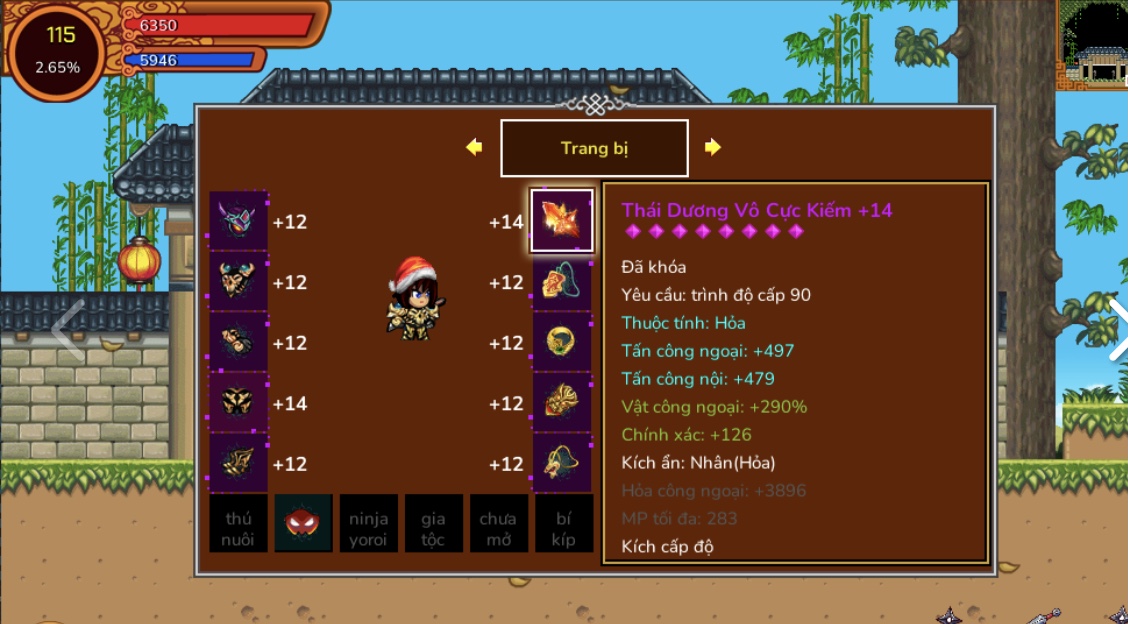Screen dimensions: 1128x624
Task: Select the Trang bị tab header
Action: (x=594, y=148)
